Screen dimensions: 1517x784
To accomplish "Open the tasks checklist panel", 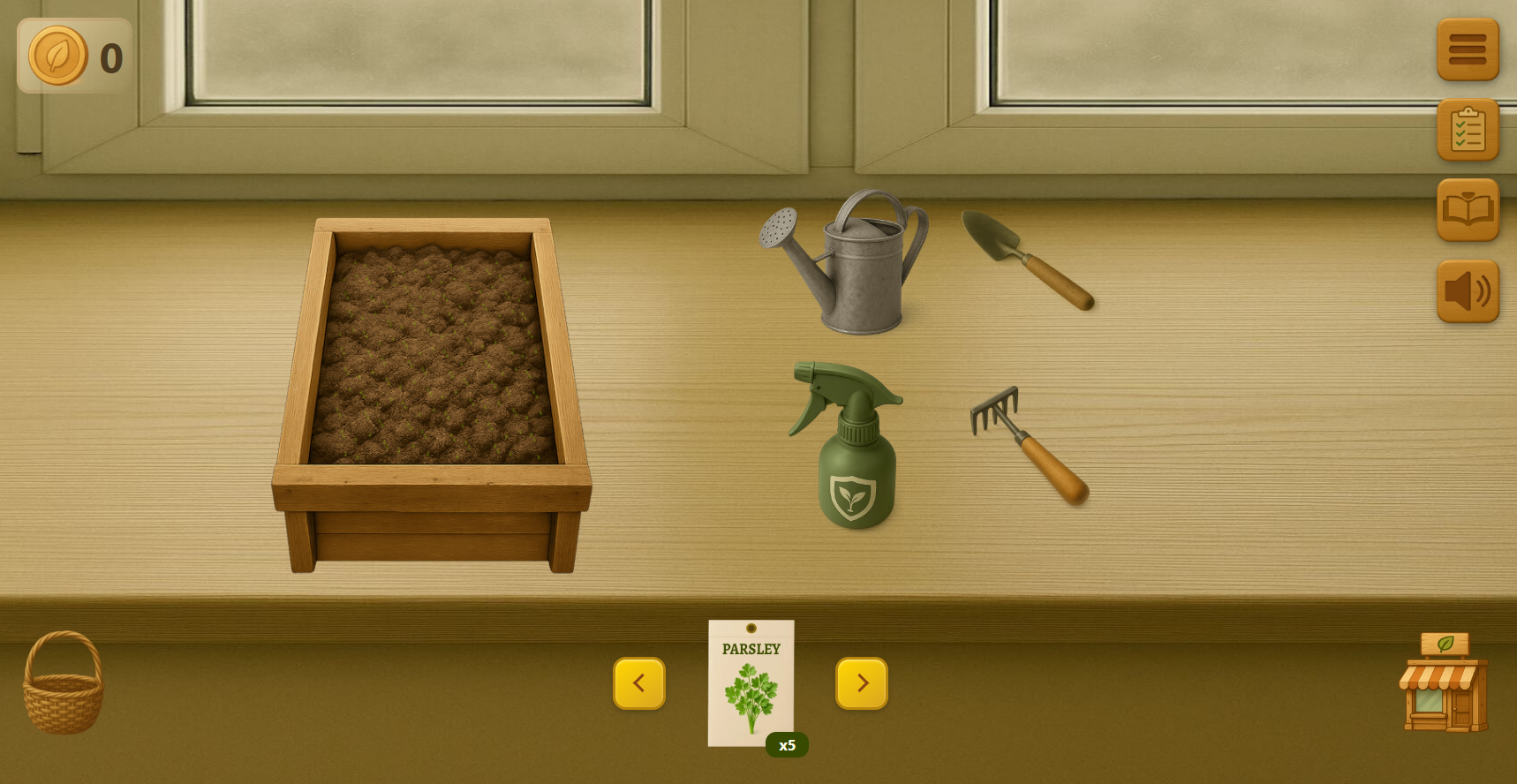I will [x=1468, y=129].
